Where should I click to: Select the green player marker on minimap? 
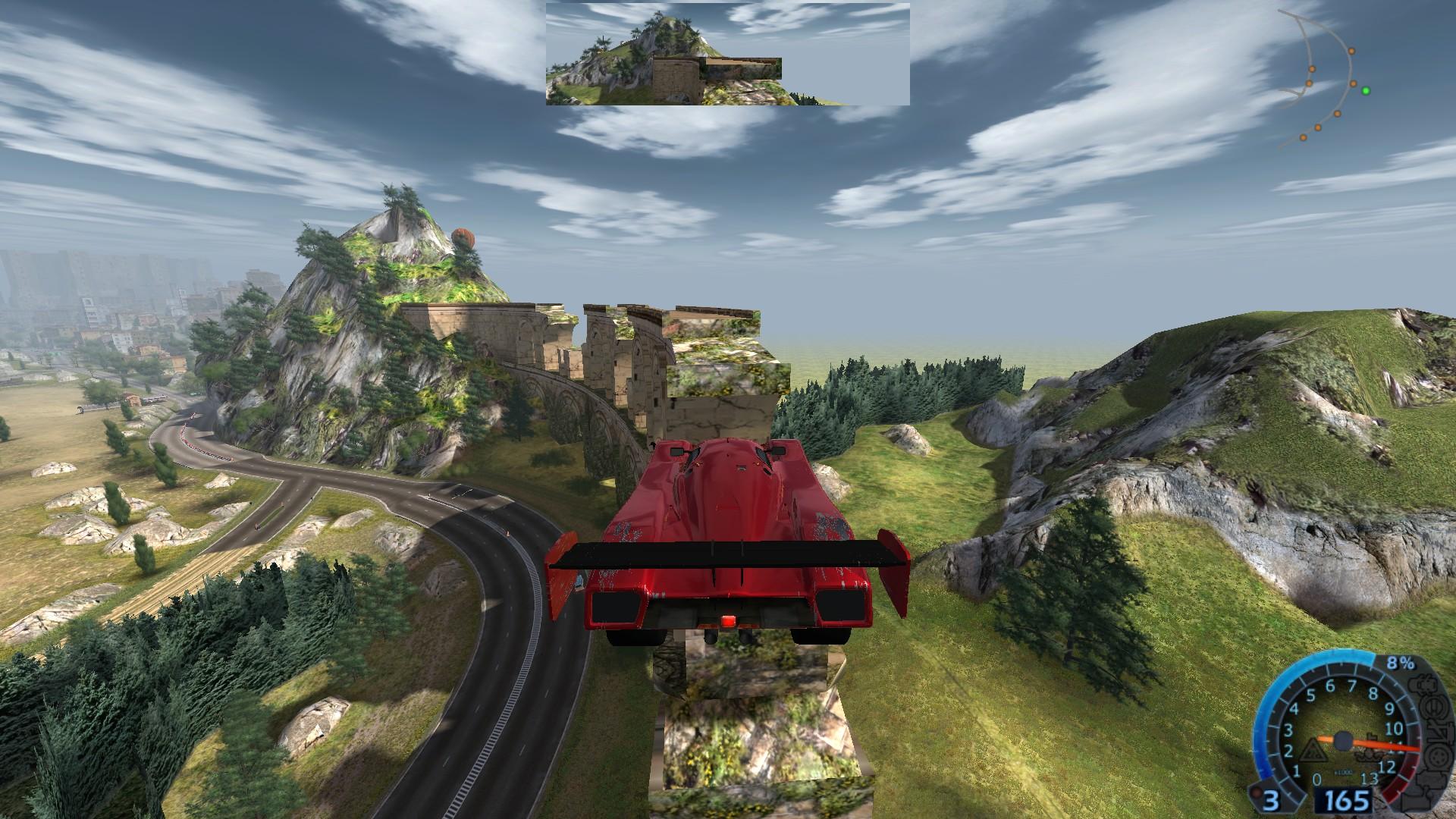point(1366,91)
